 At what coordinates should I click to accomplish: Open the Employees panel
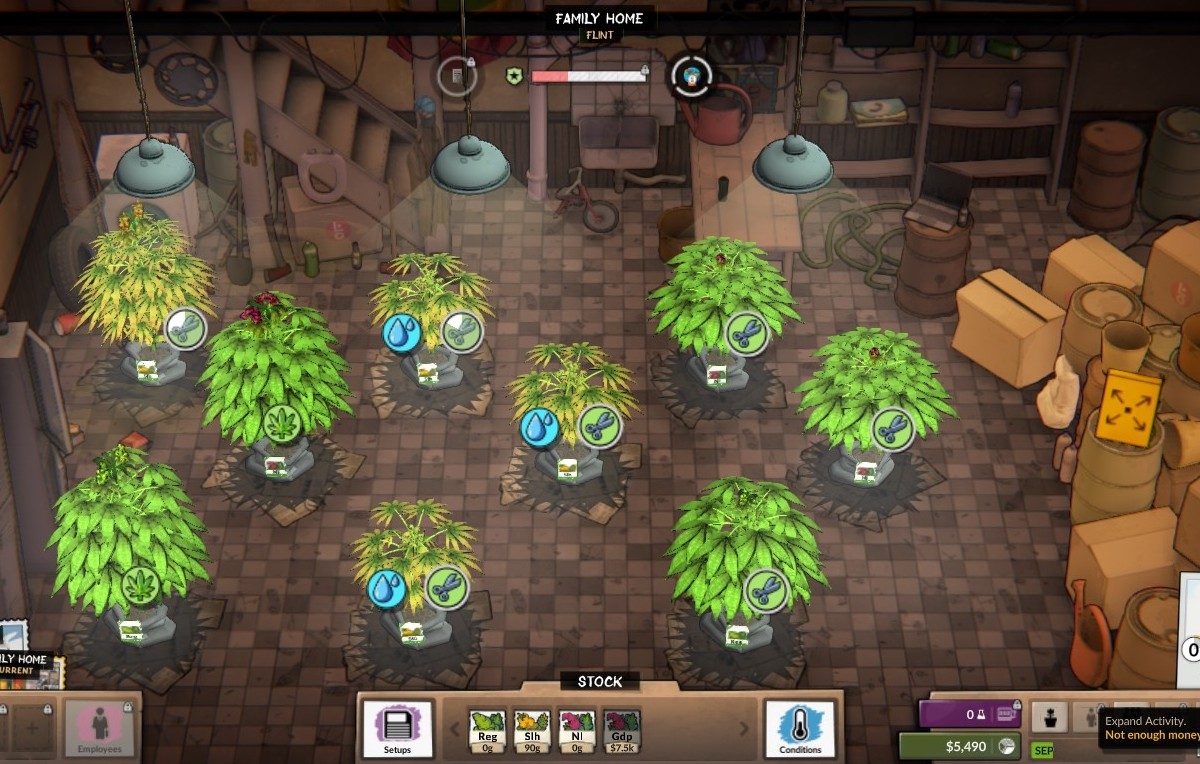click(x=100, y=727)
